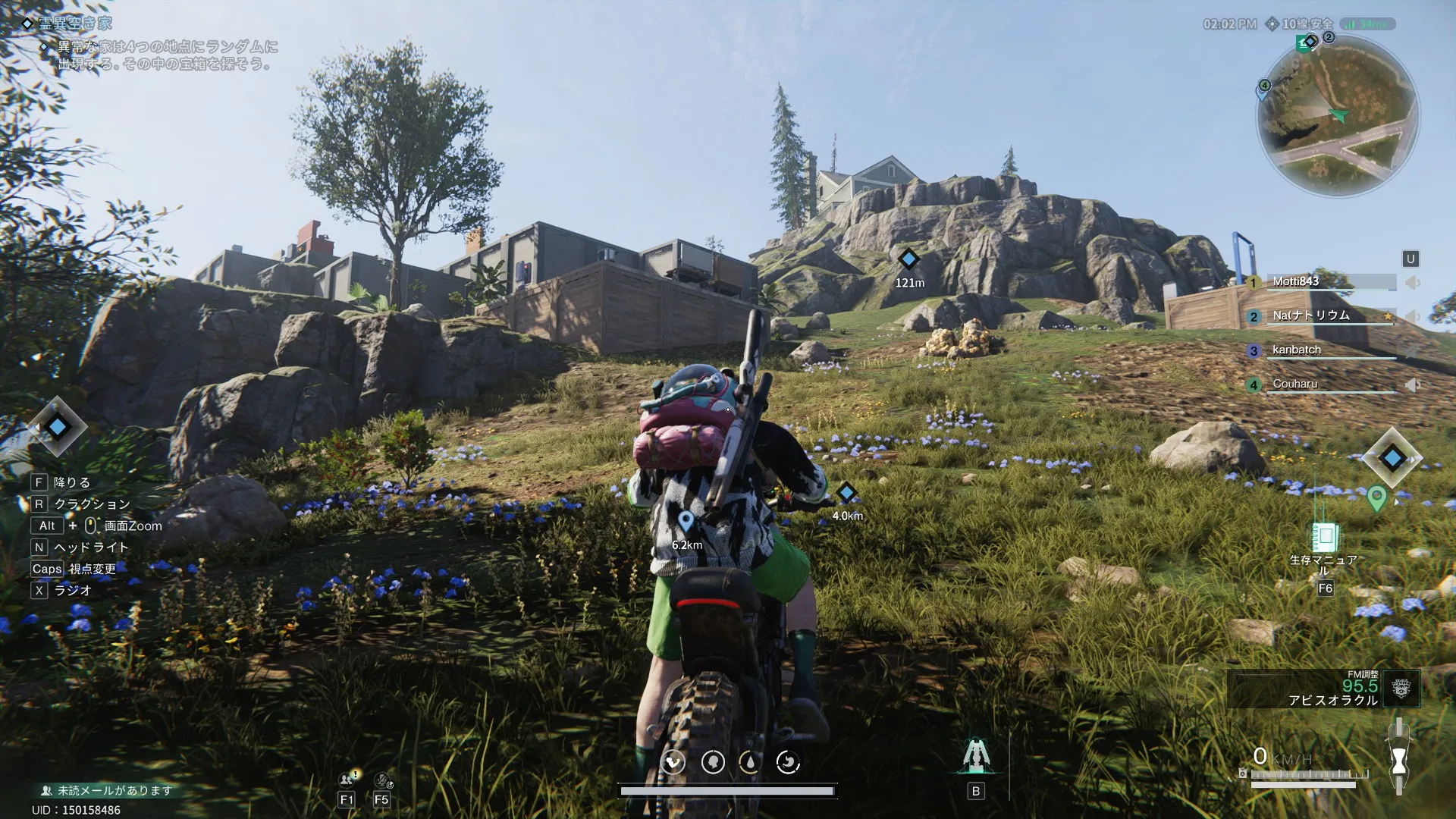The height and width of the screenshot is (819, 1456).
Task: Click the water drop hydration icon
Action: pyautogui.click(x=750, y=762)
